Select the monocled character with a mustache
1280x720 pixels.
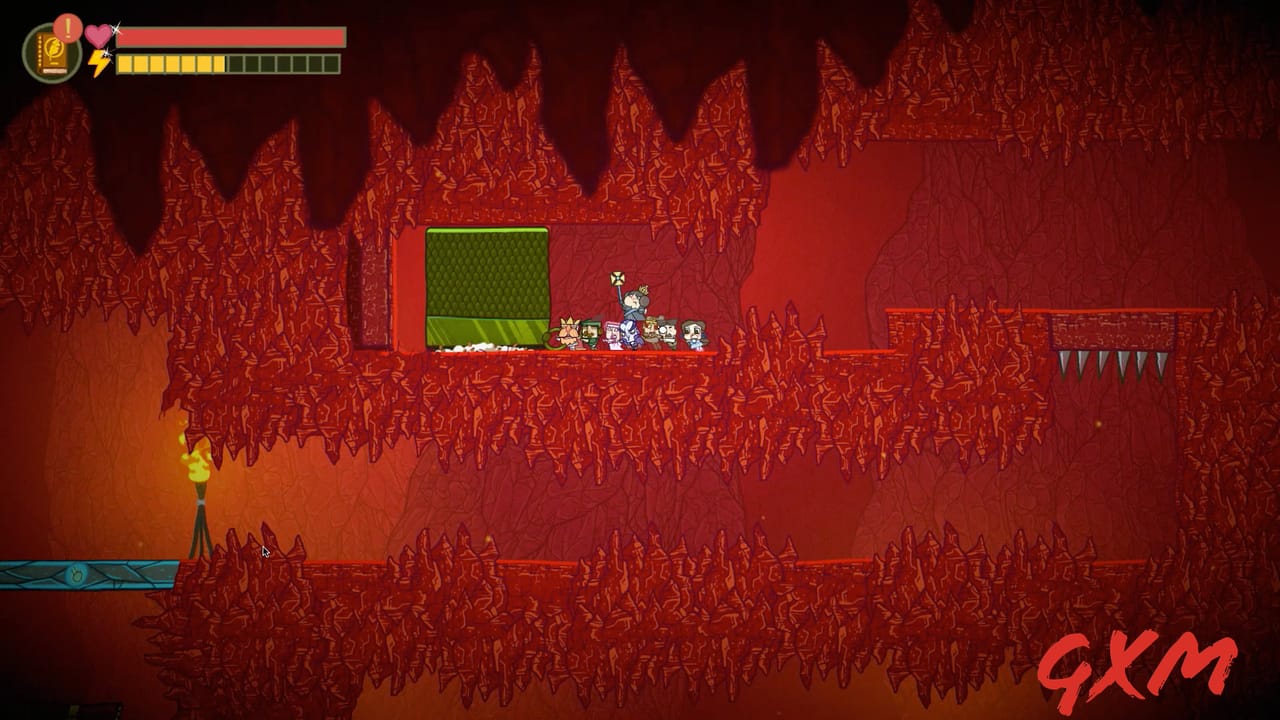tap(668, 330)
